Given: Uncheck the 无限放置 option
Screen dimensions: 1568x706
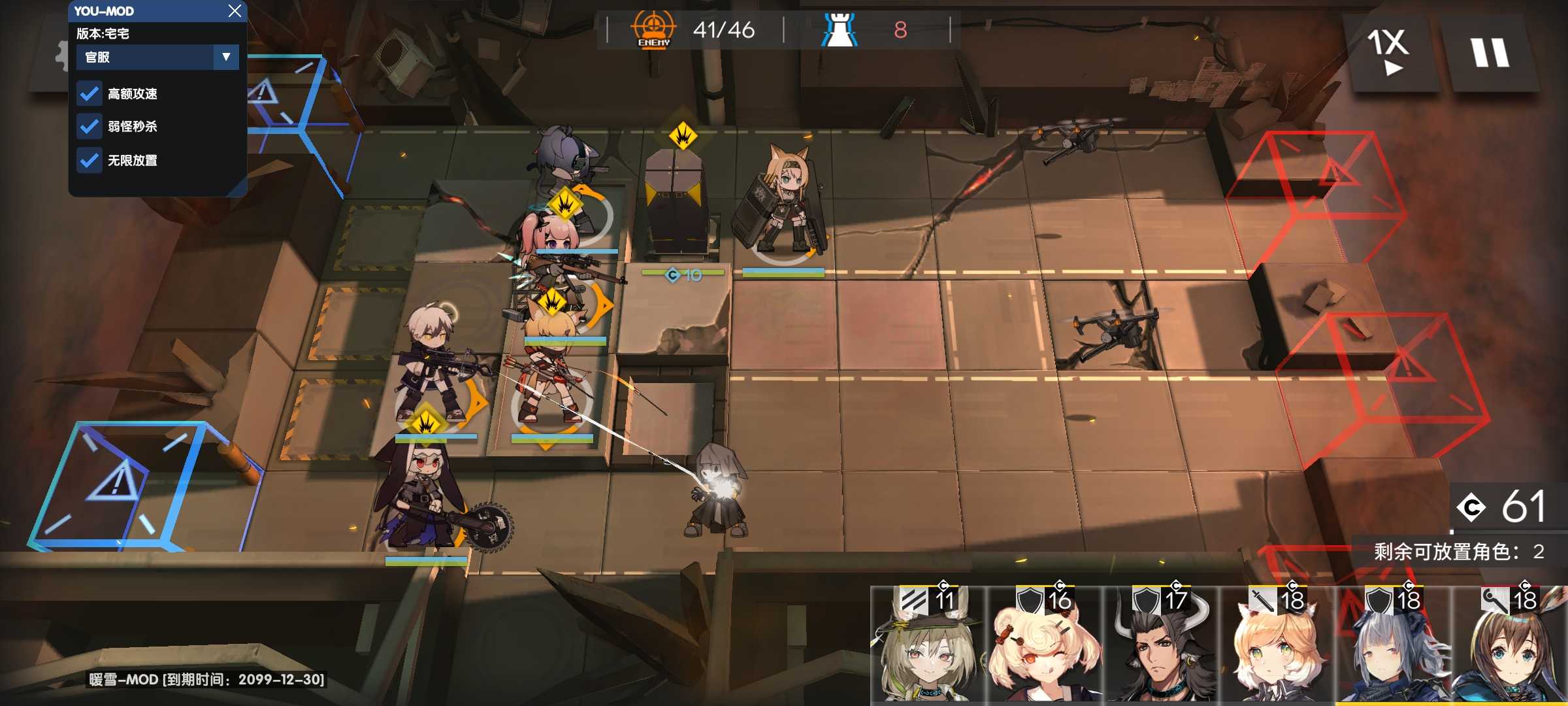Looking at the screenshot, I should pos(90,160).
